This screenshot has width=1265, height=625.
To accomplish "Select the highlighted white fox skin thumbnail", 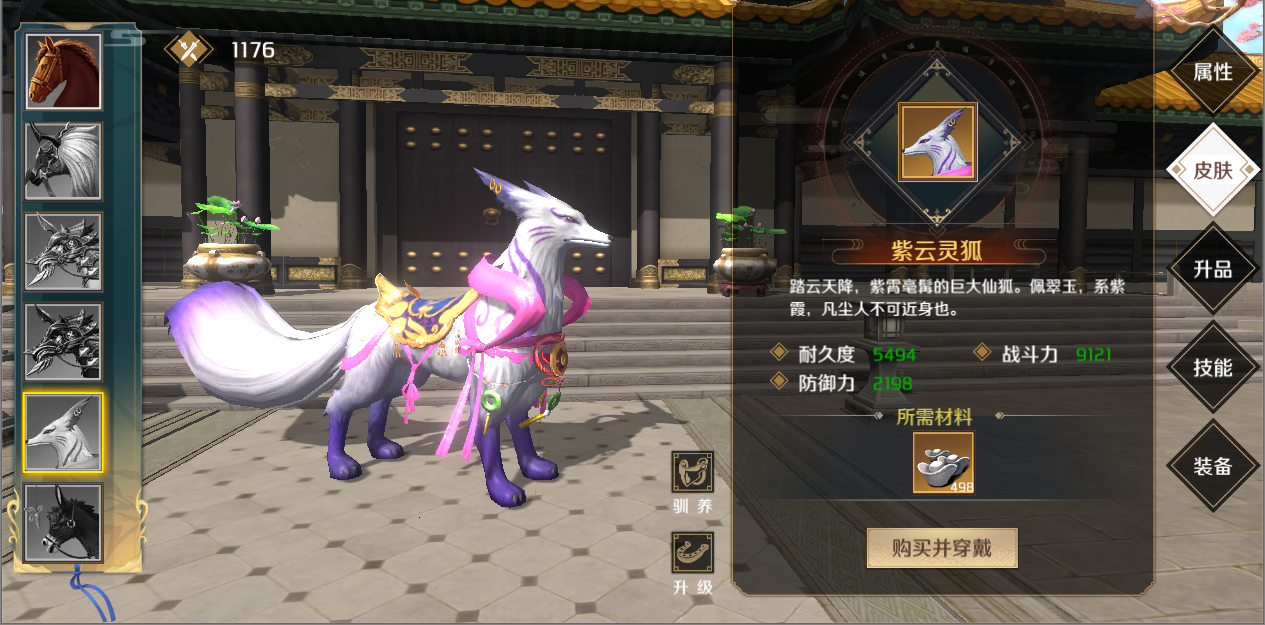I will tap(63, 432).
